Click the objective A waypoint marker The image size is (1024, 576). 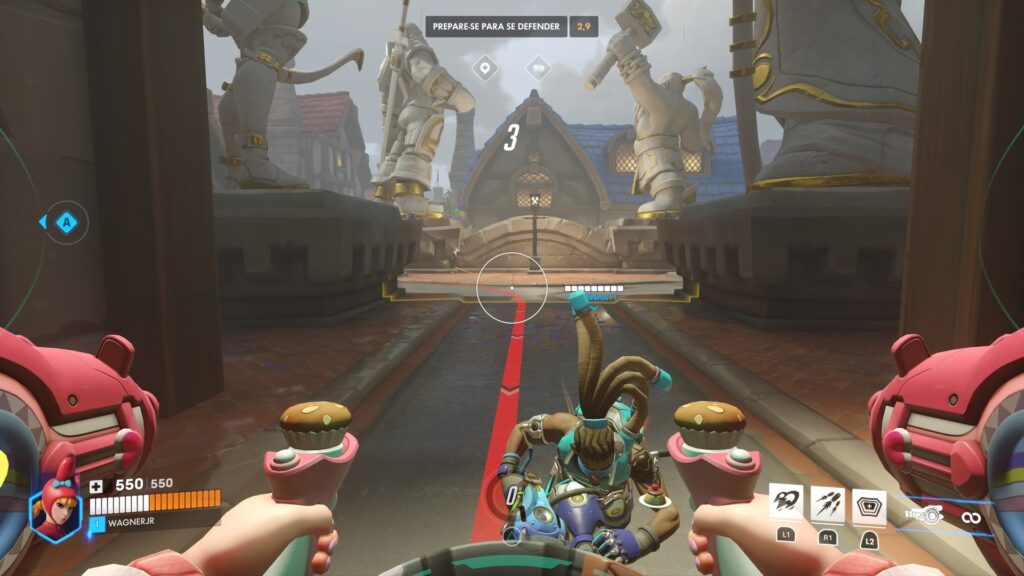(66, 222)
